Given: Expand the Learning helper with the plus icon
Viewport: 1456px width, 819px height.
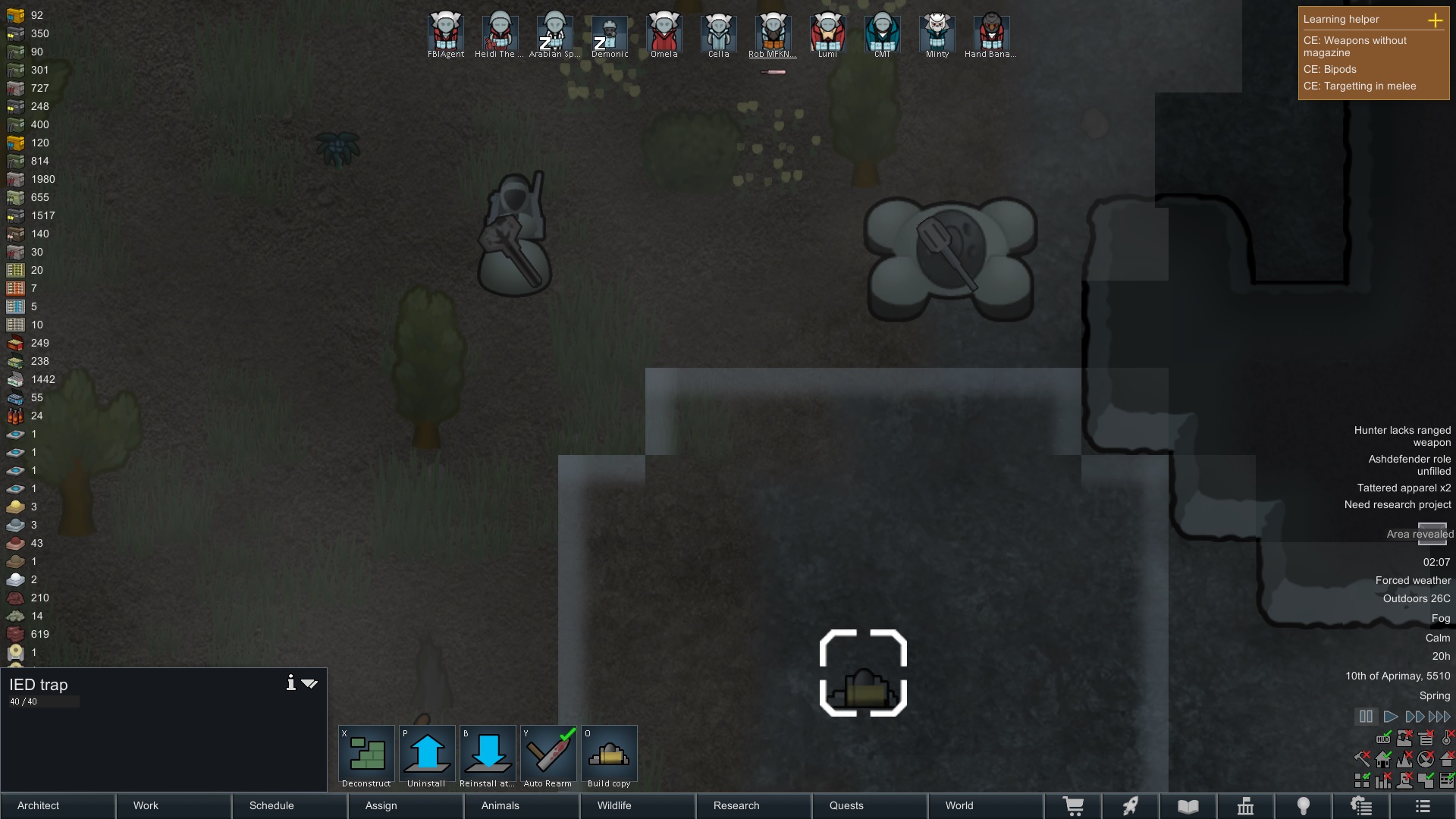Looking at the screenshot, I should click(1436, 20).
